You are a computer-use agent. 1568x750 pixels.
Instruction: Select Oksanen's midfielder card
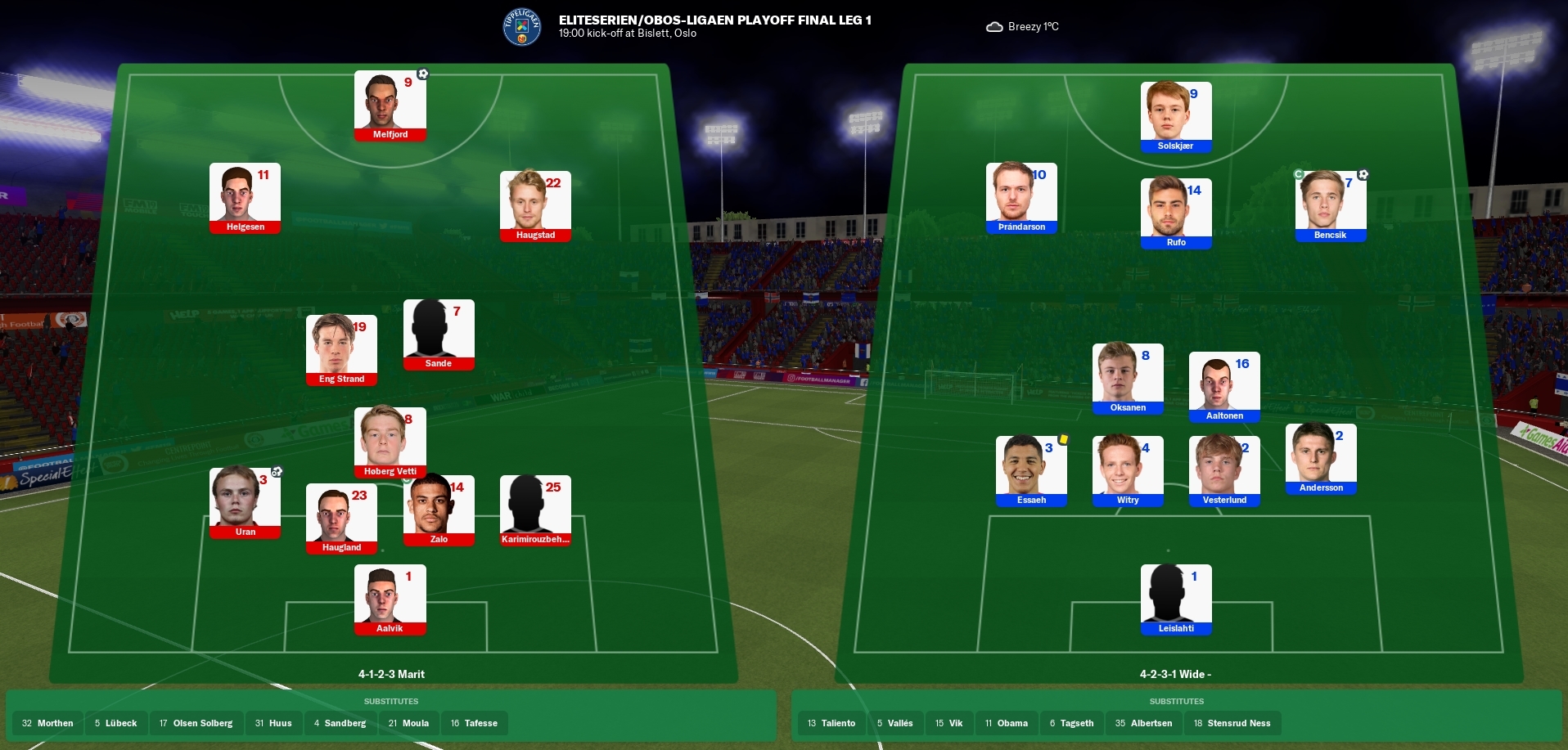pyautogui.click(x=1128, y=379)
